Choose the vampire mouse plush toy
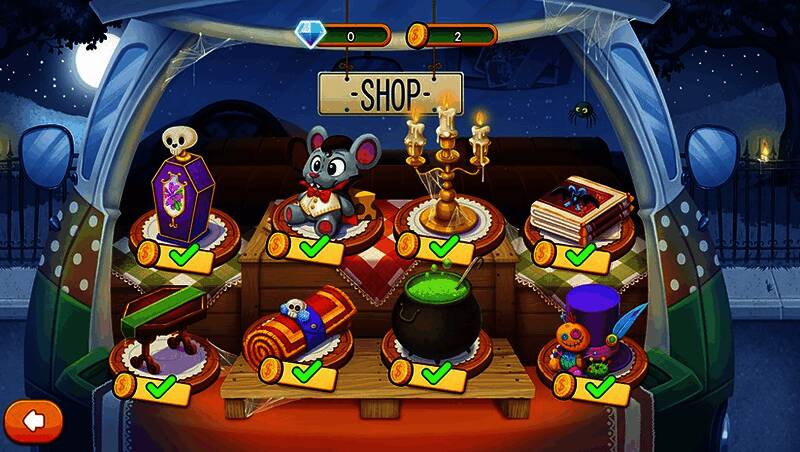The image size is (800, 452). pyautogui.click(x=331, y=182)
